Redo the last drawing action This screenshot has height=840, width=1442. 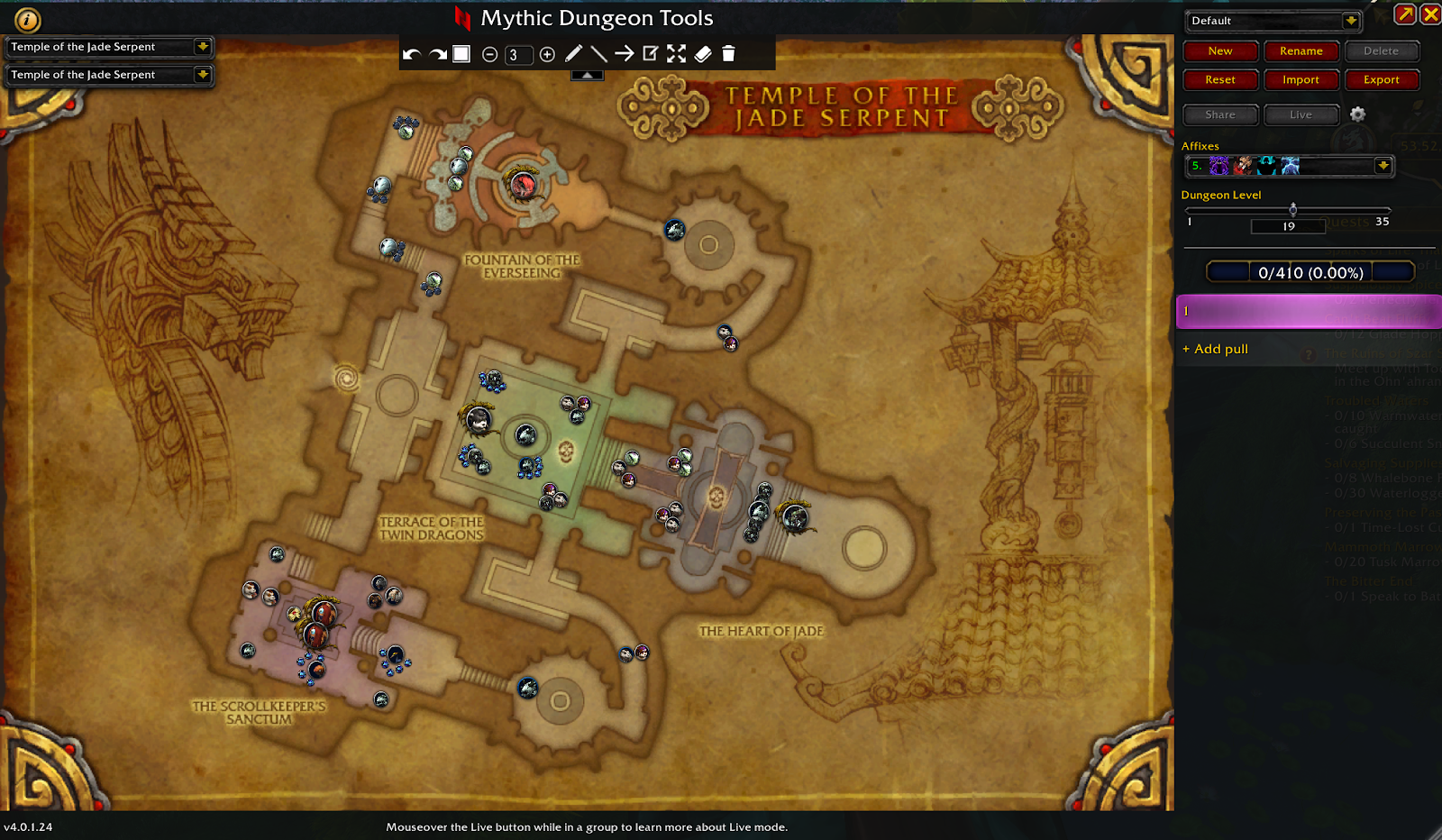(438, 55)
